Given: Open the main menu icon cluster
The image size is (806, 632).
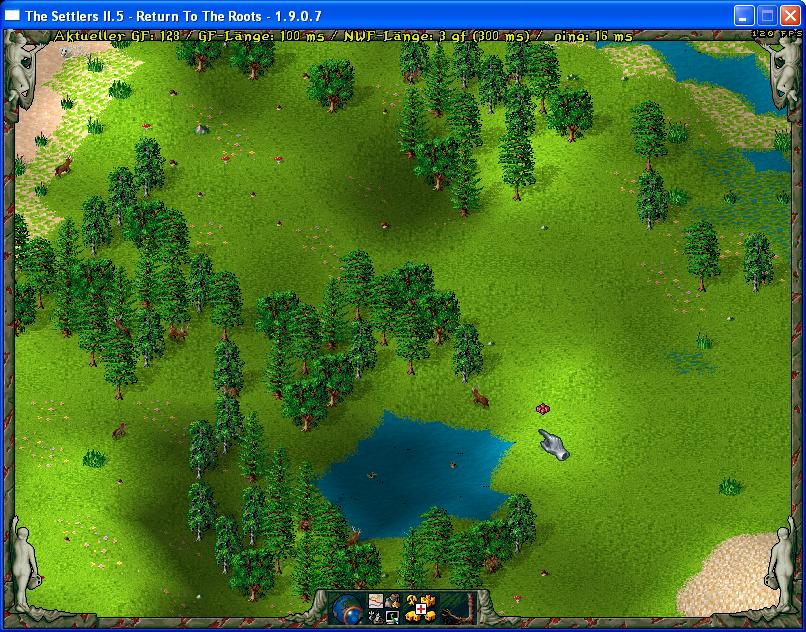Looking at the screenshot, I should (385, 608).
